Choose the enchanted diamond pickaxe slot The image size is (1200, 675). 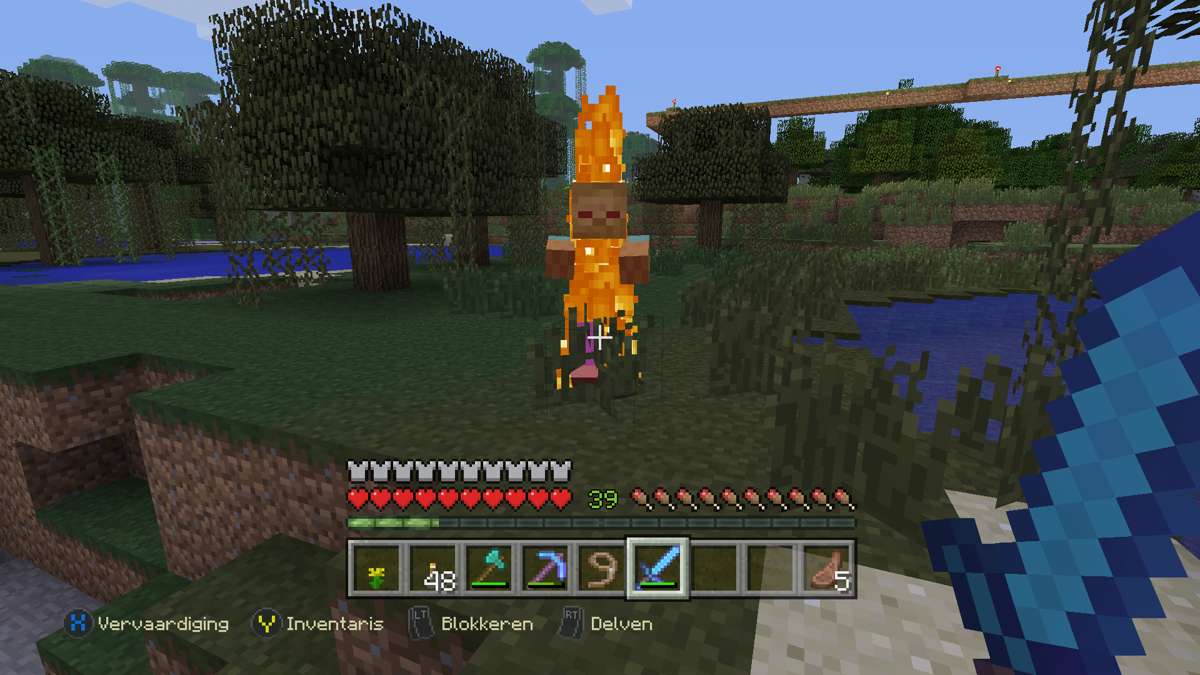[x=545, y=569]
